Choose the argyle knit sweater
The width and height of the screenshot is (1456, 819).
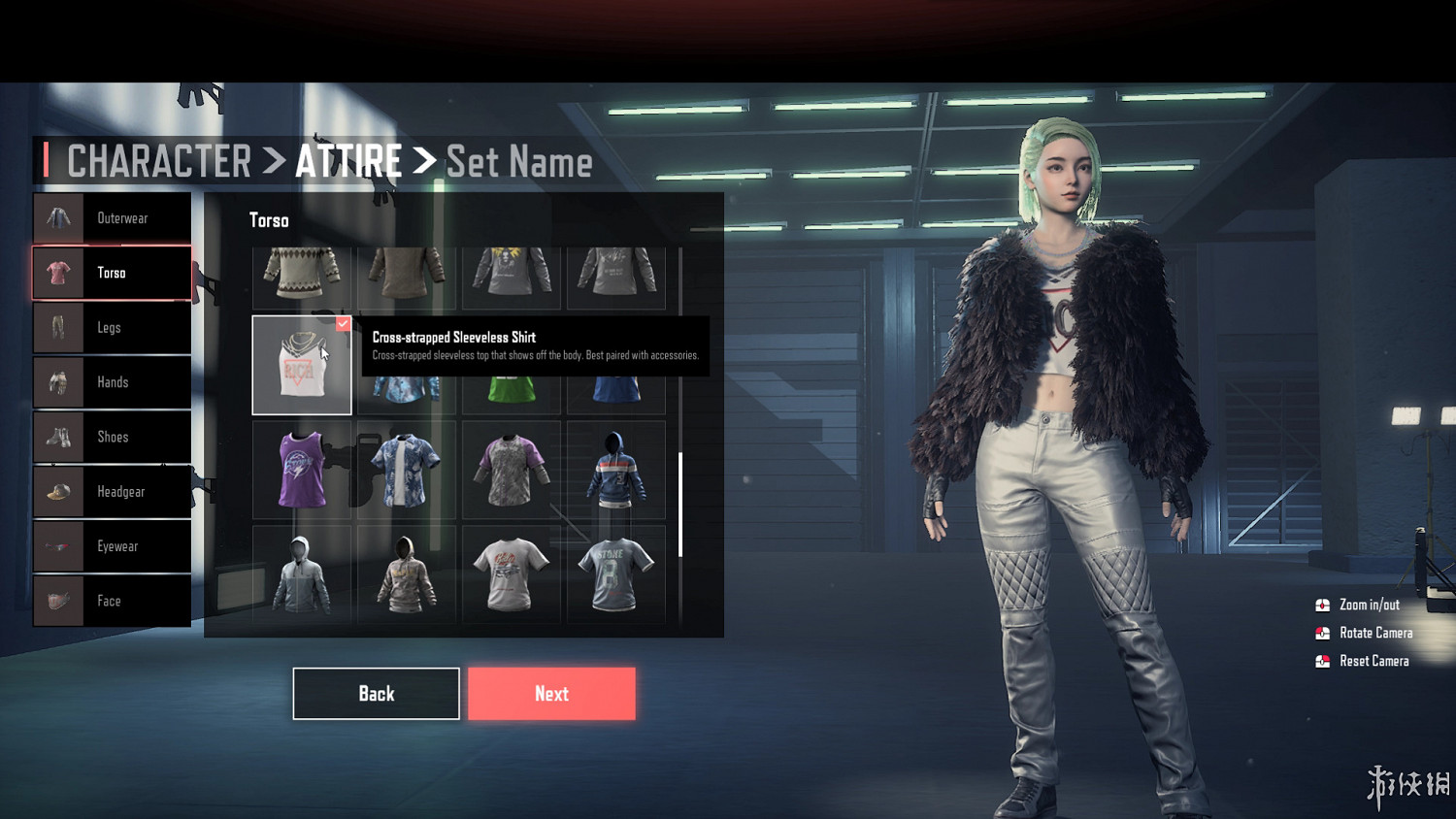tap(302, 274)
